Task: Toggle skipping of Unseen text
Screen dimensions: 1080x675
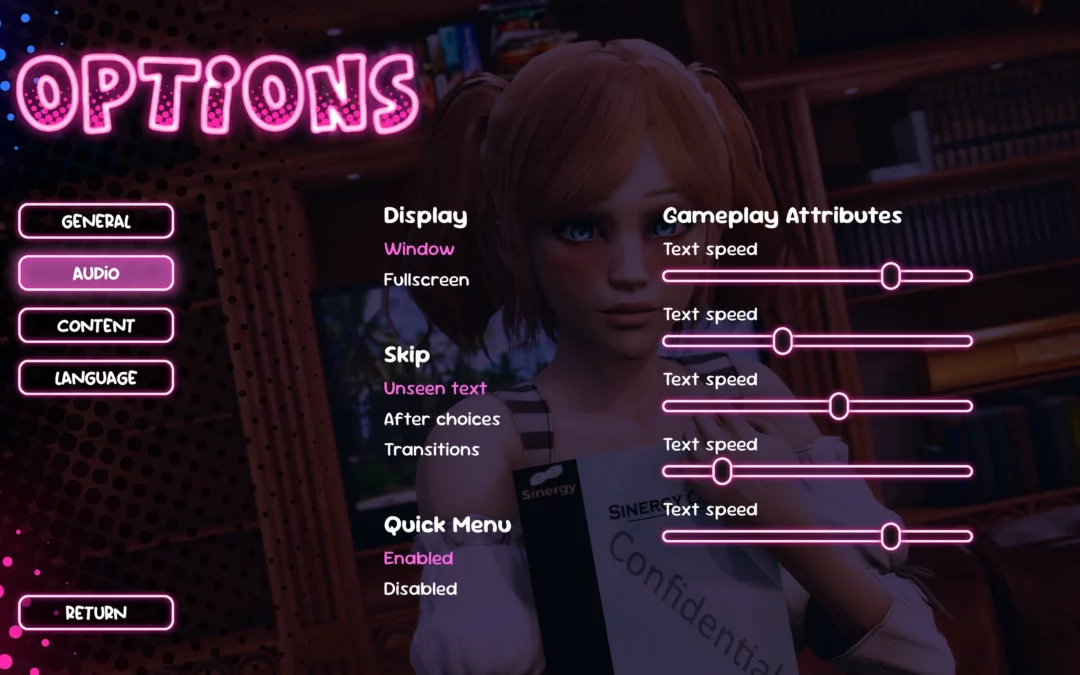Action: [435, 388]
